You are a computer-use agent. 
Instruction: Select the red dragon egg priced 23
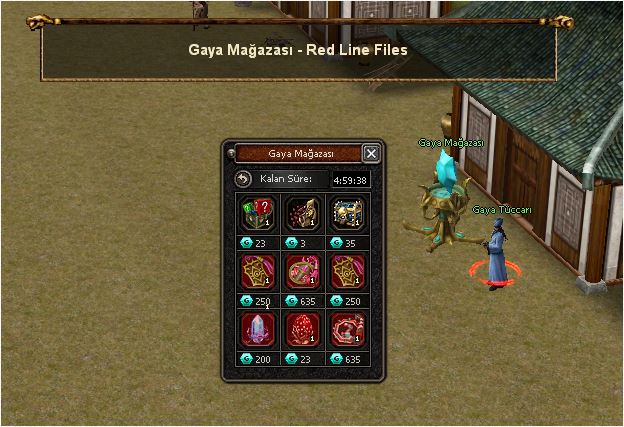pos(301,329)
